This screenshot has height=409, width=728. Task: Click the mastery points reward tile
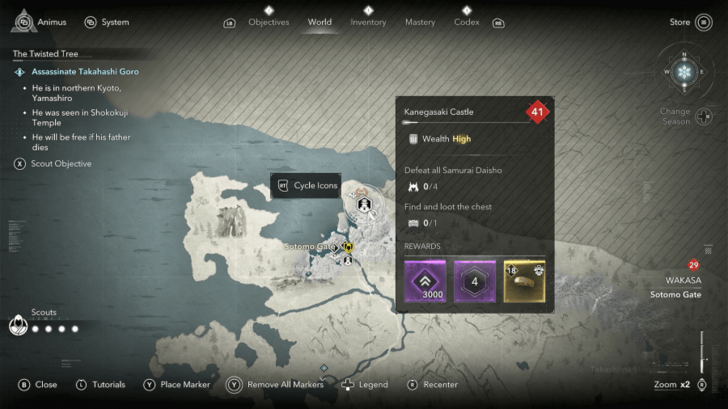pos(474,281)
